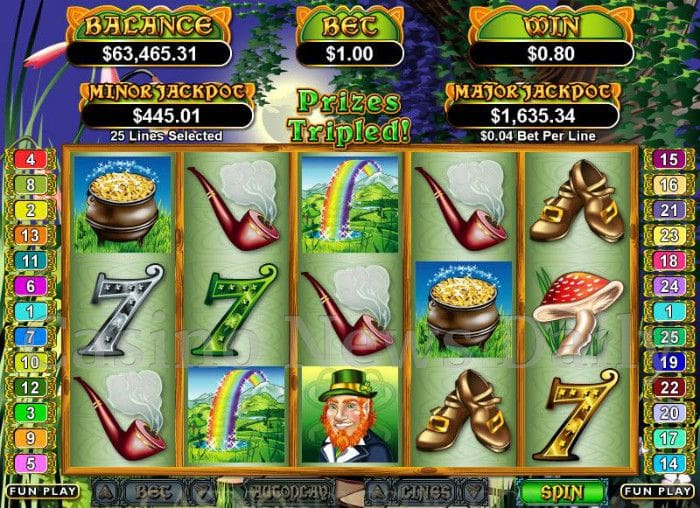Select payline marker 15

coord(669,159)
